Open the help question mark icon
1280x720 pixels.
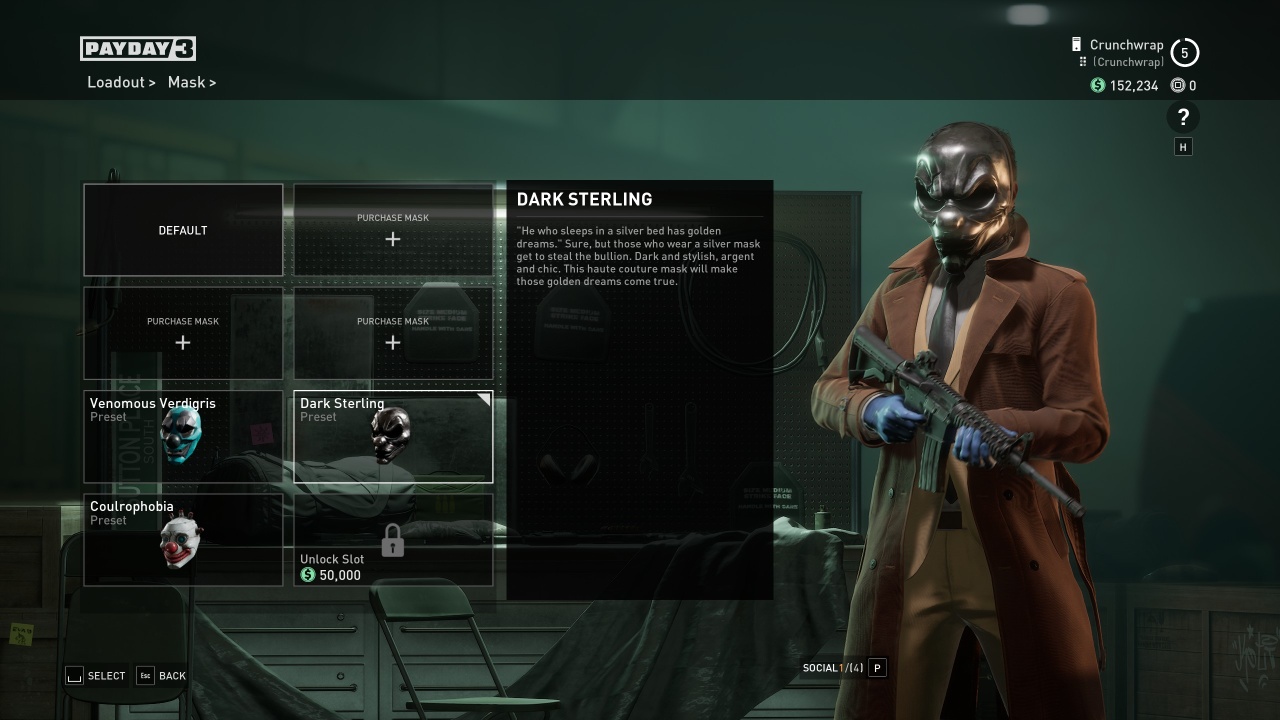point(1183,117)
